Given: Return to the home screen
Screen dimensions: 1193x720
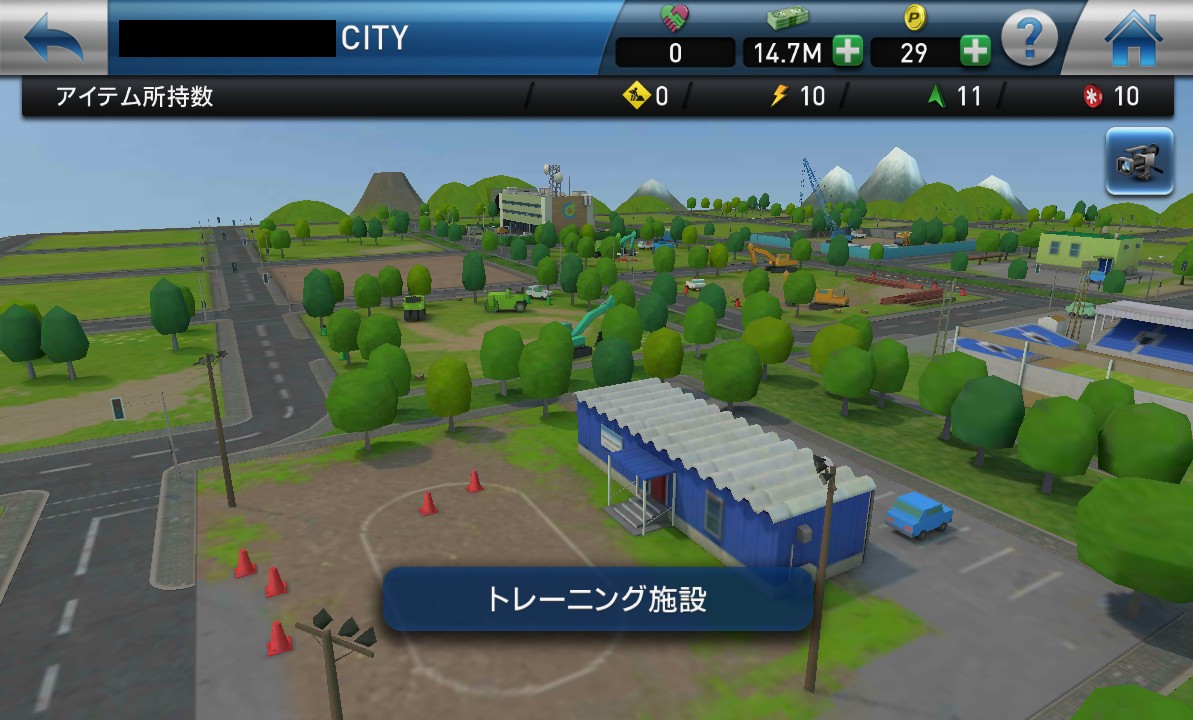Looking at the screenshot, I should point(1133,40).
